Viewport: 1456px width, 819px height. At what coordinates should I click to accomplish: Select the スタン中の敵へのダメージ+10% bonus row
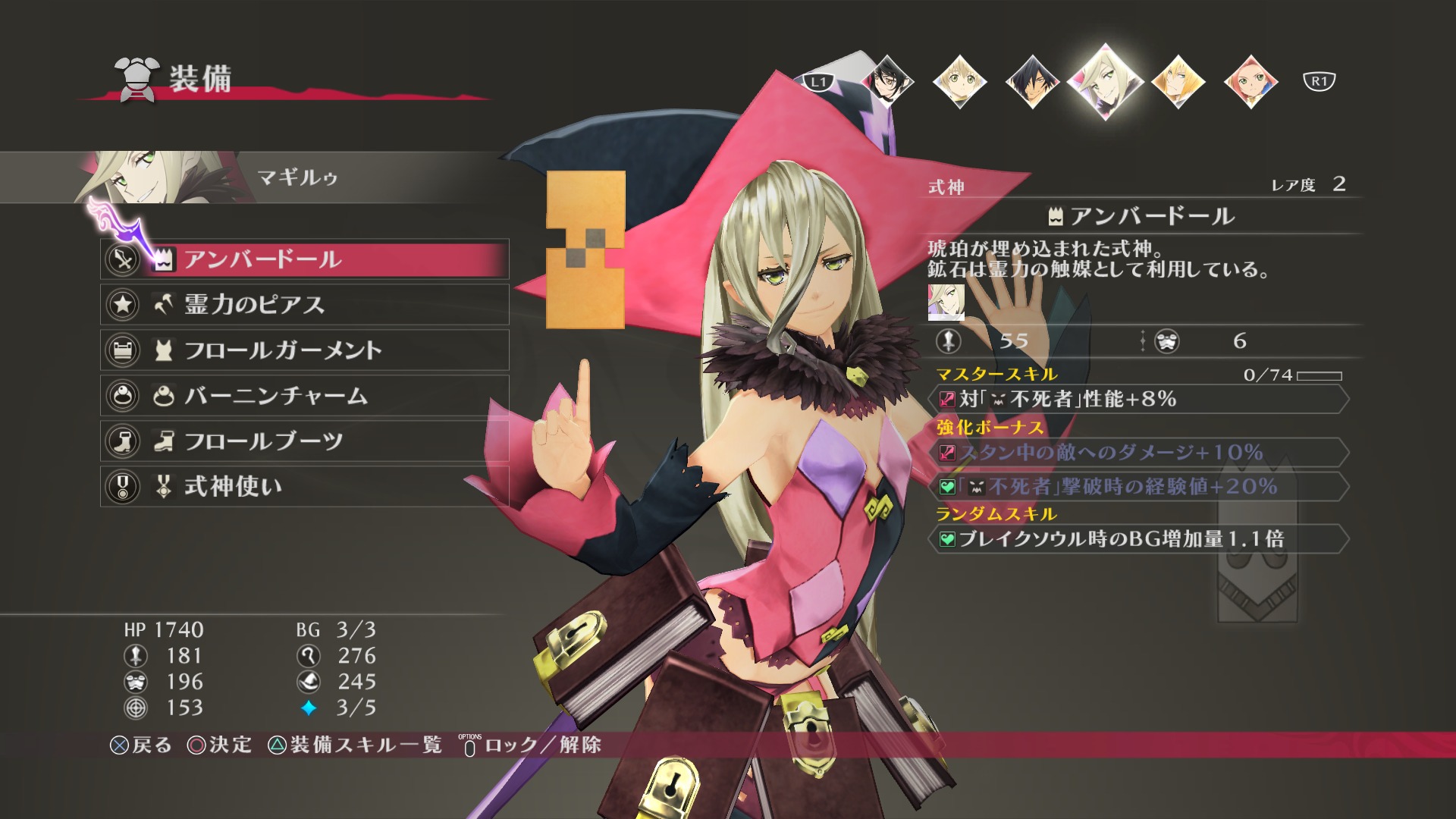1137,453
